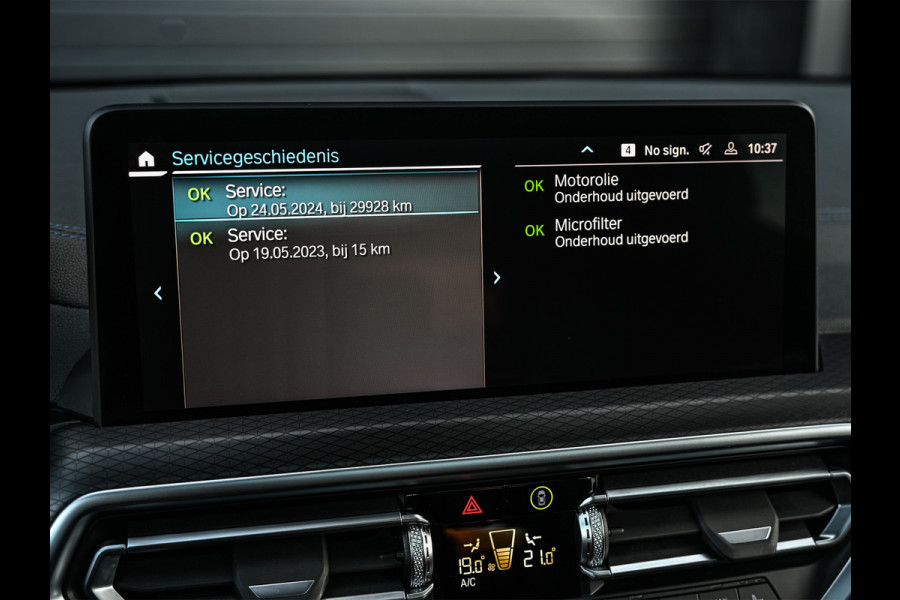Expand the upward chevron in the status bar
This screenshot has width=900, height=600.
point(587,150)
